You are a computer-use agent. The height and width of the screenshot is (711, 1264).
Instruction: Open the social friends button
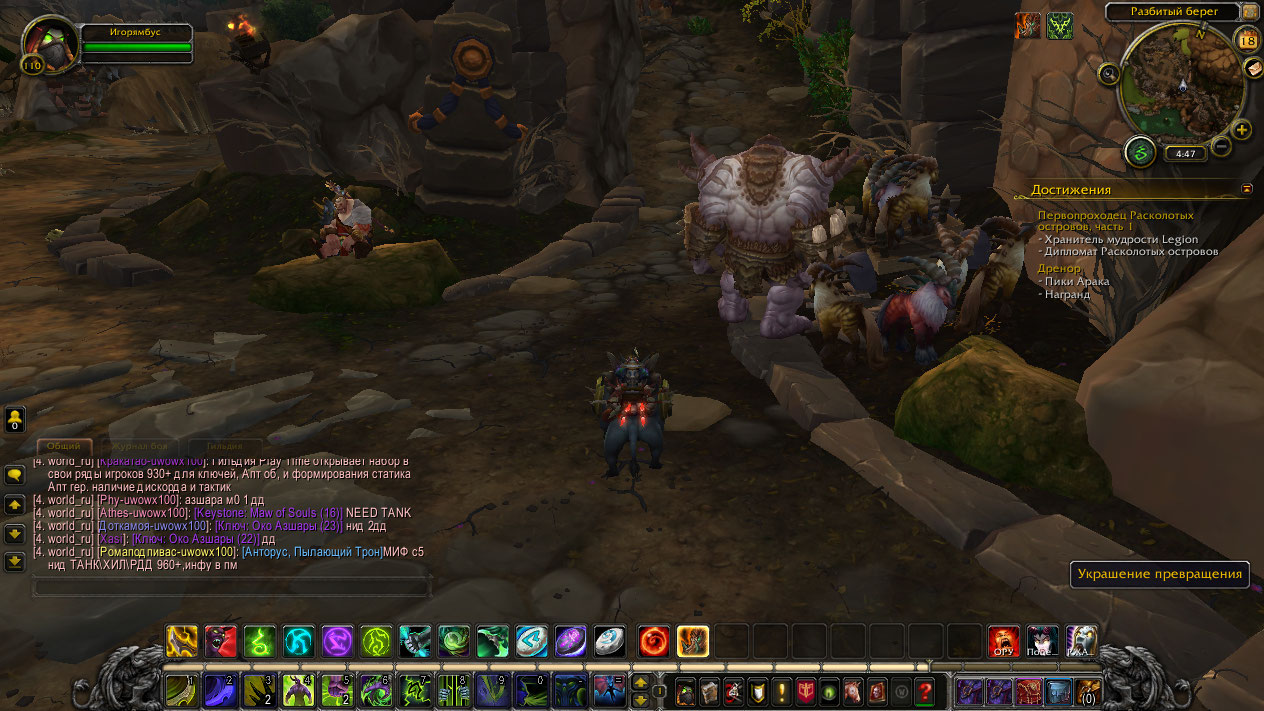15,418
